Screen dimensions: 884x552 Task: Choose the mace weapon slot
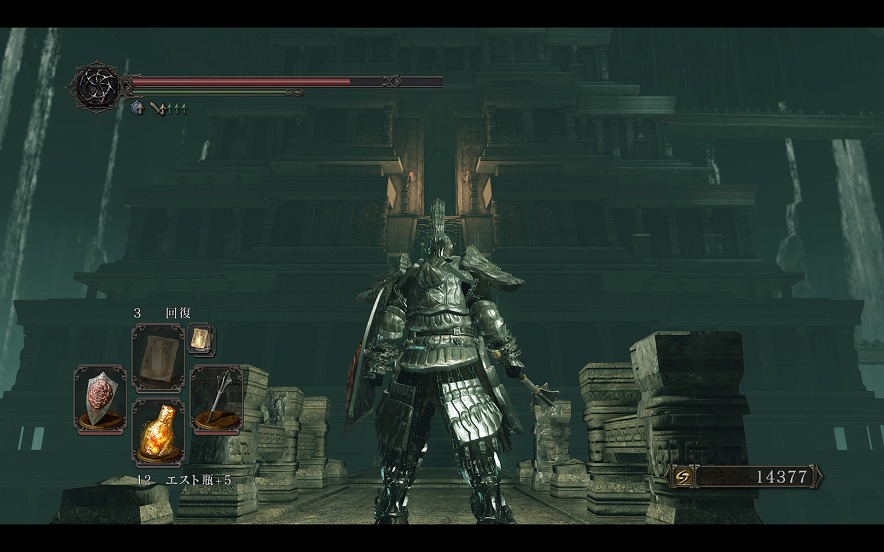[x=216, y=399]
